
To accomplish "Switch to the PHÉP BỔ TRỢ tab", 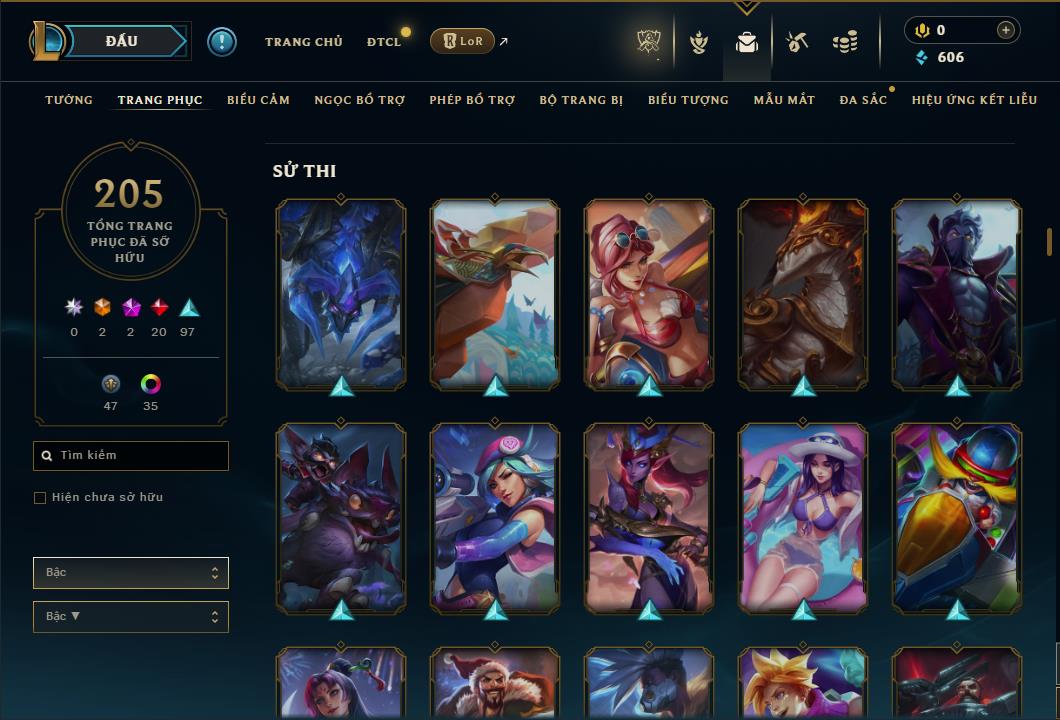I will (472, 100).
